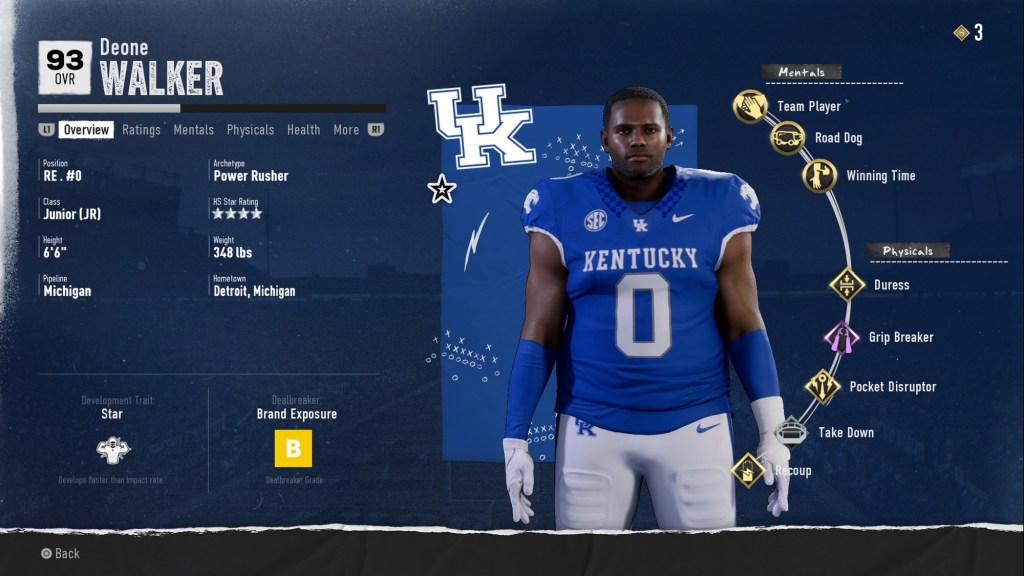Select the Duress physical ability icon

click(x=847, y=285)
